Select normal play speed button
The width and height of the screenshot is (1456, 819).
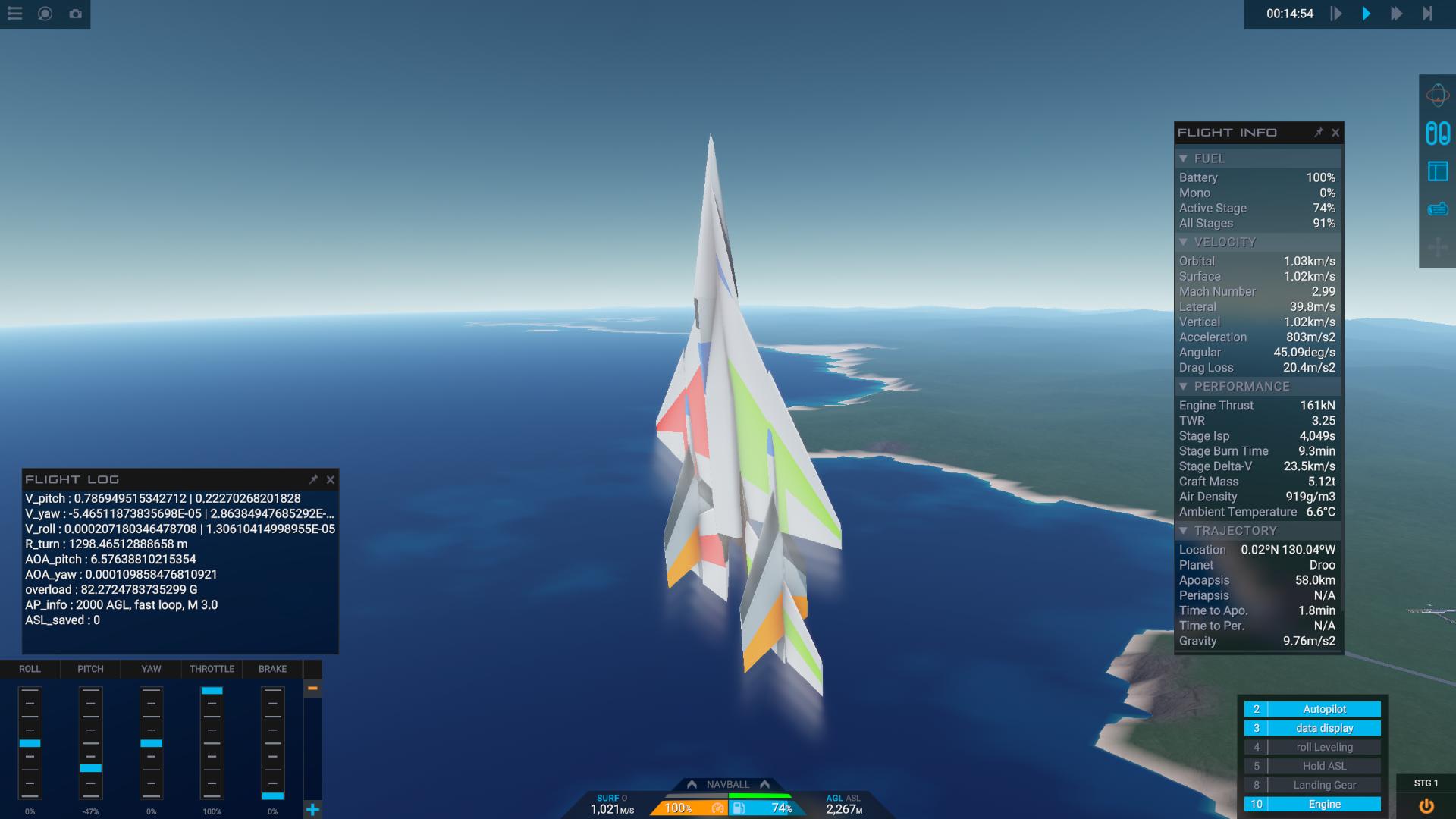point(1367,14)
